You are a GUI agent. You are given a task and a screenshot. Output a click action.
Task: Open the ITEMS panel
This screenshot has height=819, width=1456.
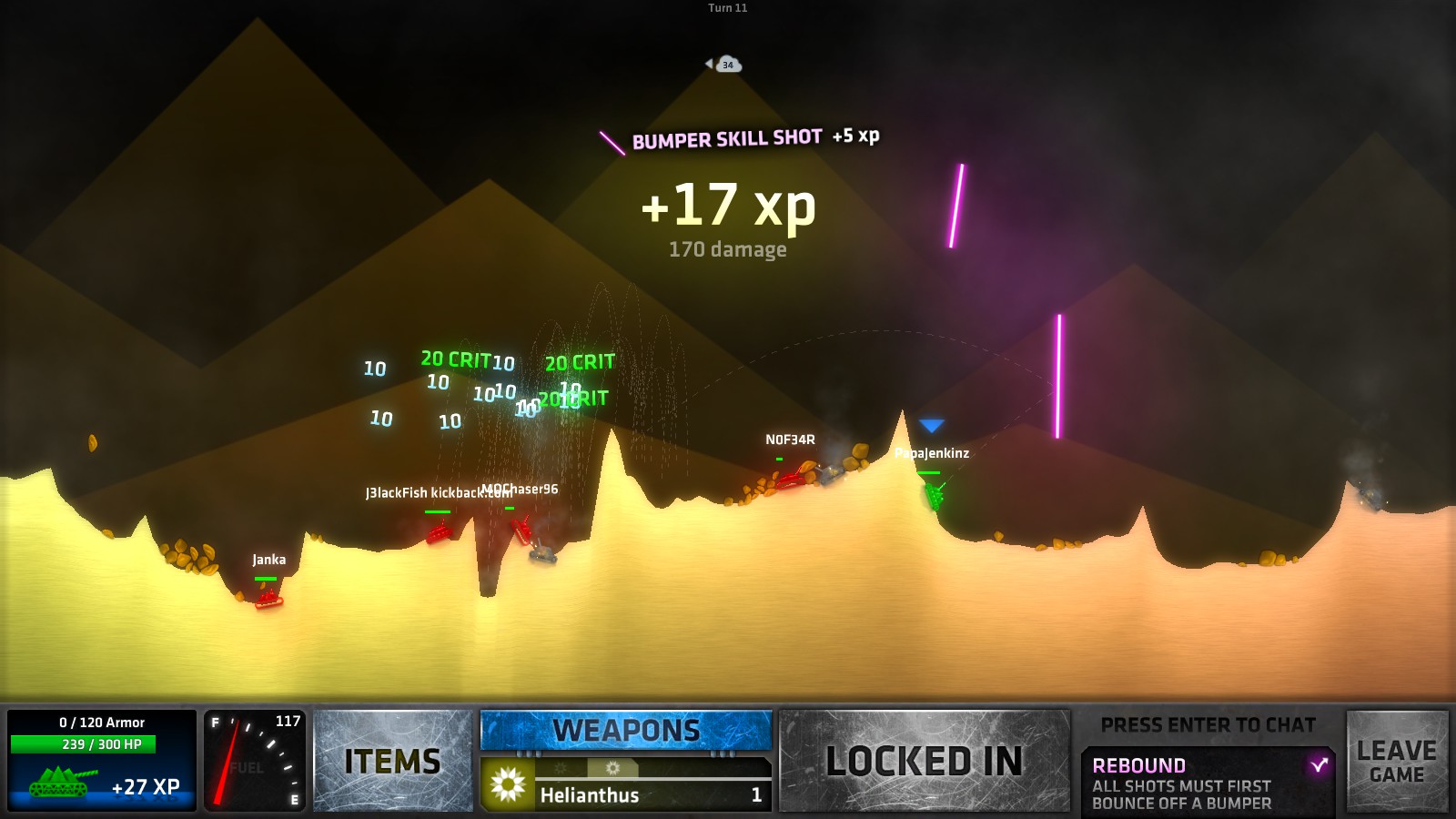pyautogui.click(x=393, y=758)
